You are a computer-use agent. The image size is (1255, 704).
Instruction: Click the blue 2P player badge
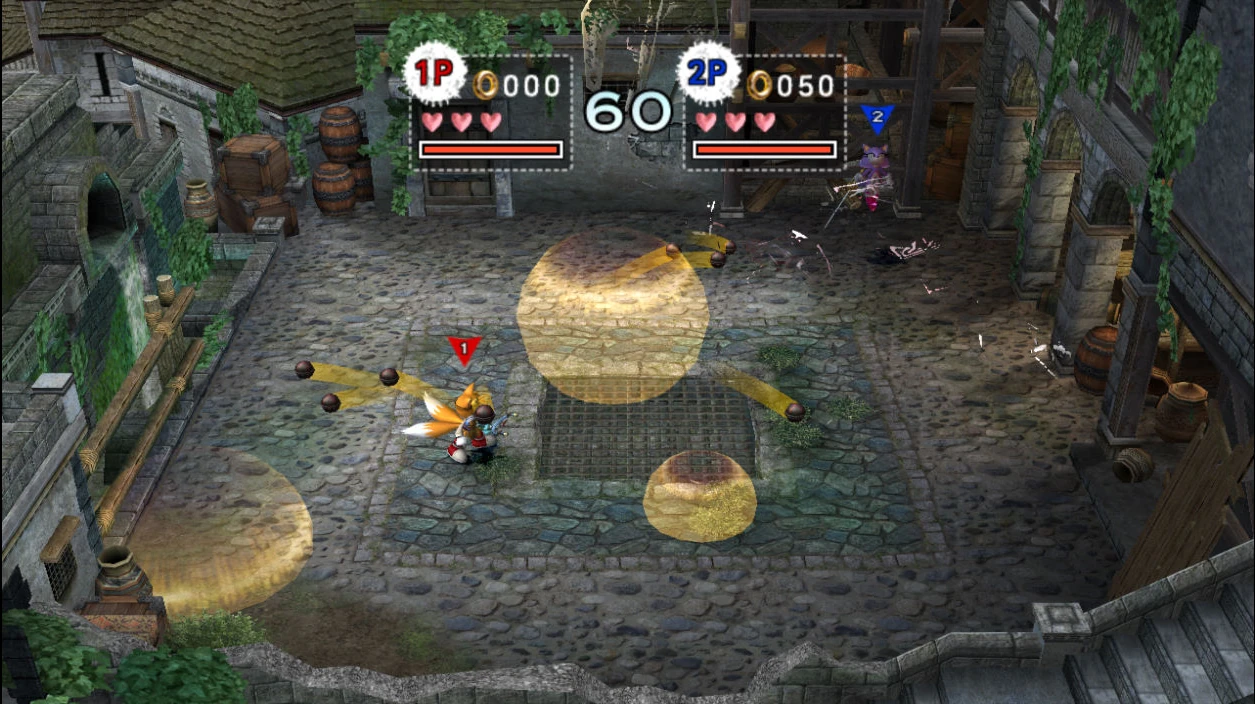tap(708, 73)
